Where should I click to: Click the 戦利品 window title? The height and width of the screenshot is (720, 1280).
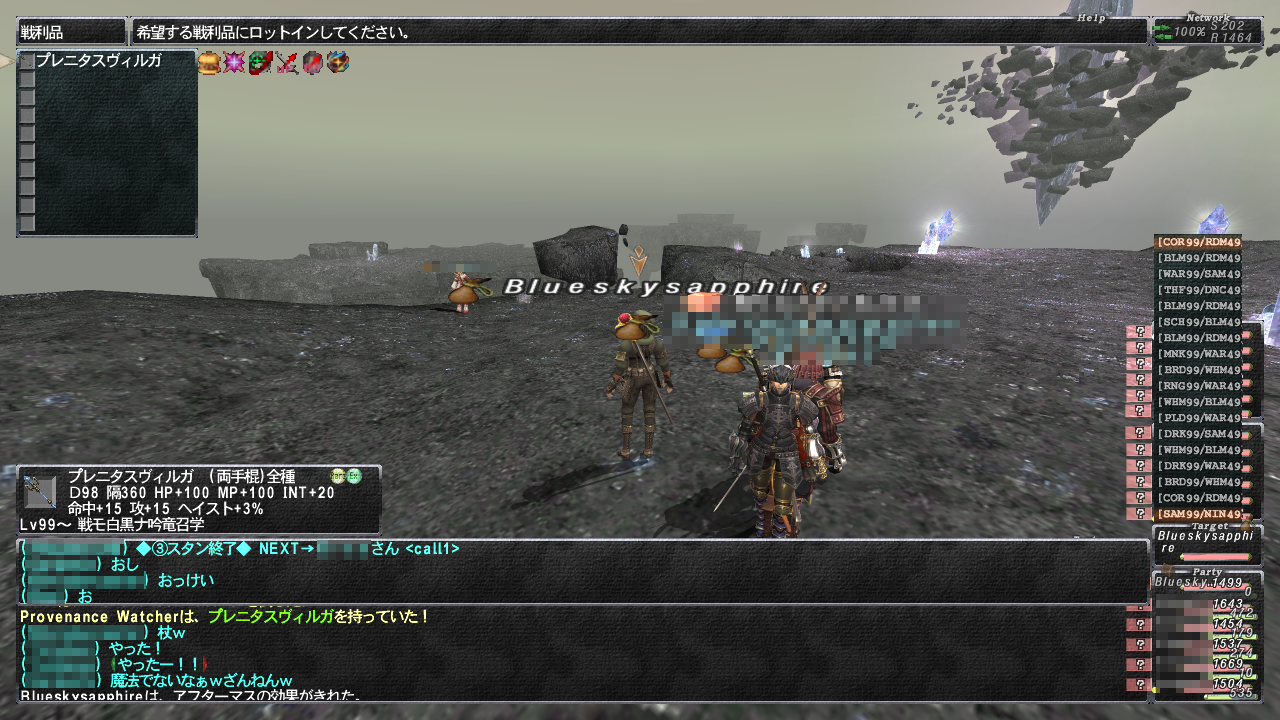tap(71, 32)
